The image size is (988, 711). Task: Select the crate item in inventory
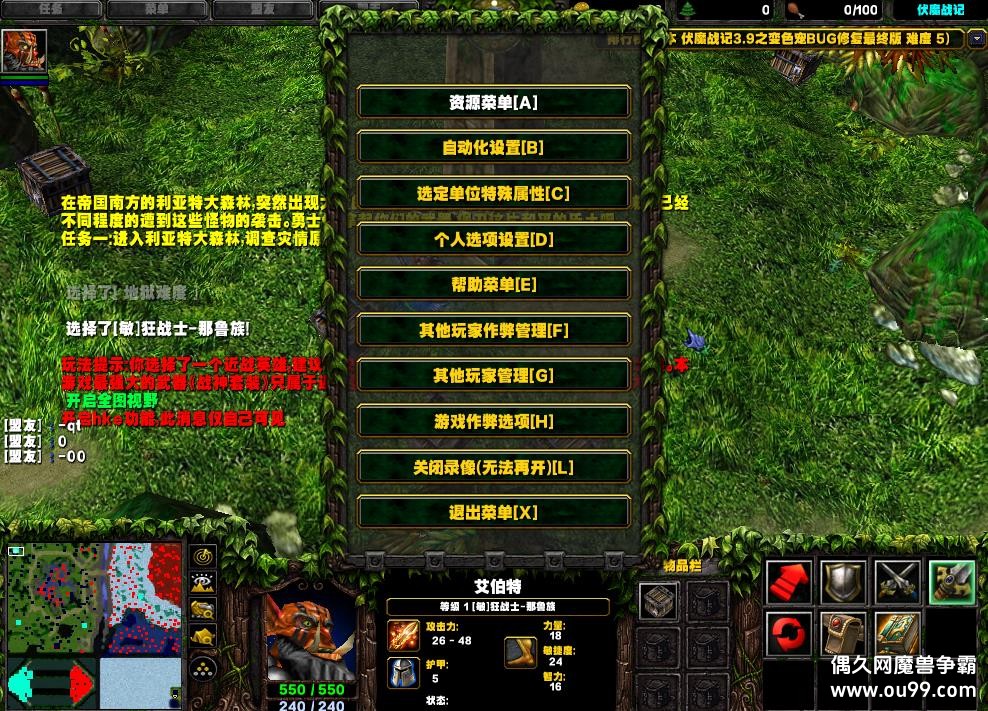point(657,602)
